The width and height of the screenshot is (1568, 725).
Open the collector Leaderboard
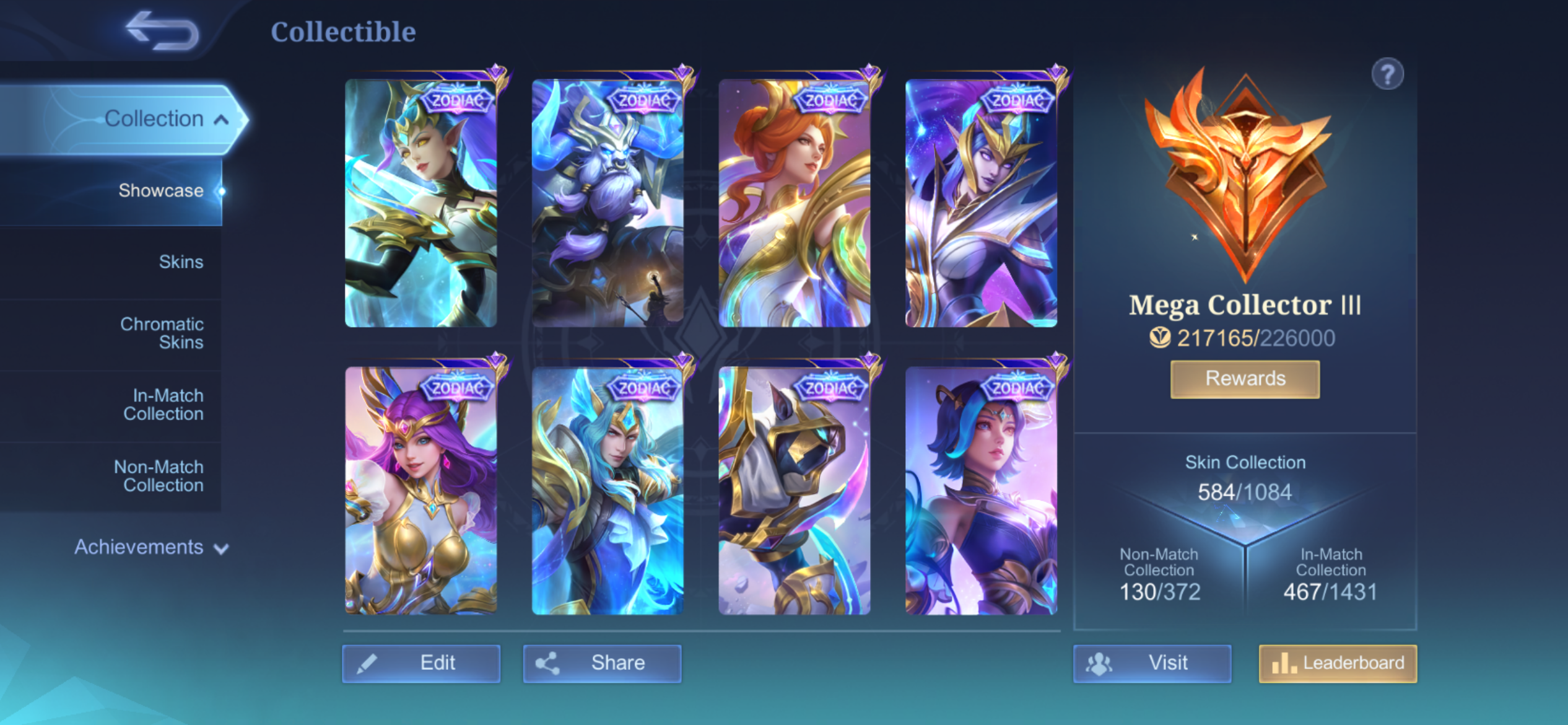pos(1338,663)
